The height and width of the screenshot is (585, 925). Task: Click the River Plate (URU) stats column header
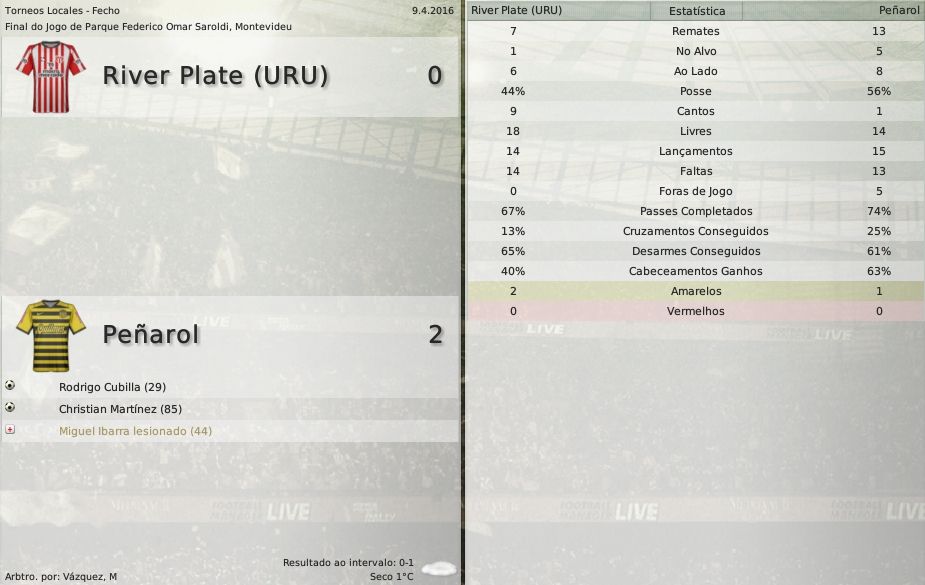point(516,10)
